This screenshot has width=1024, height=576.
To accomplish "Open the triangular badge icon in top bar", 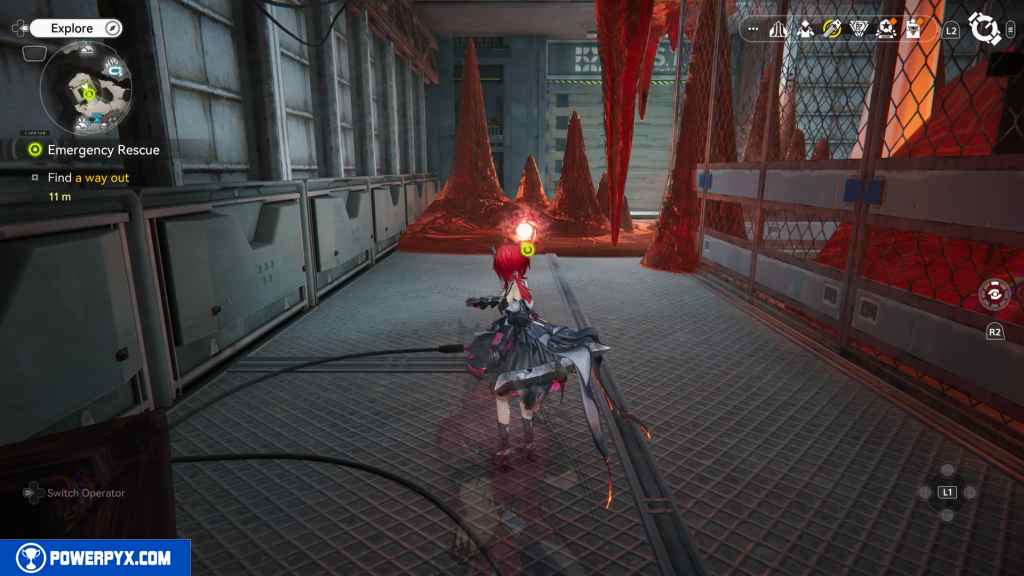I will point(859,30).
